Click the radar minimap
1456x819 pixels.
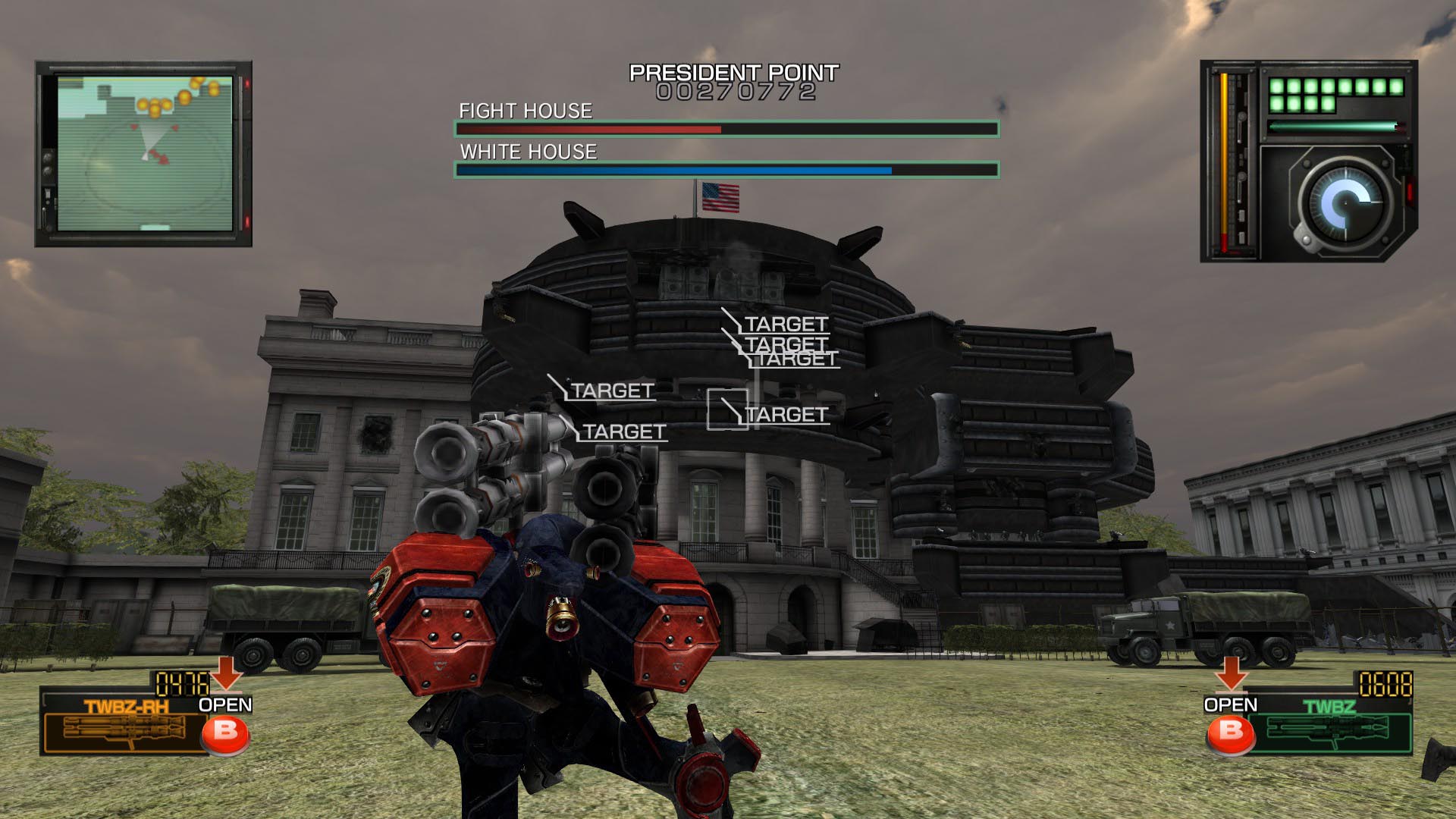(x=144, y=153)
